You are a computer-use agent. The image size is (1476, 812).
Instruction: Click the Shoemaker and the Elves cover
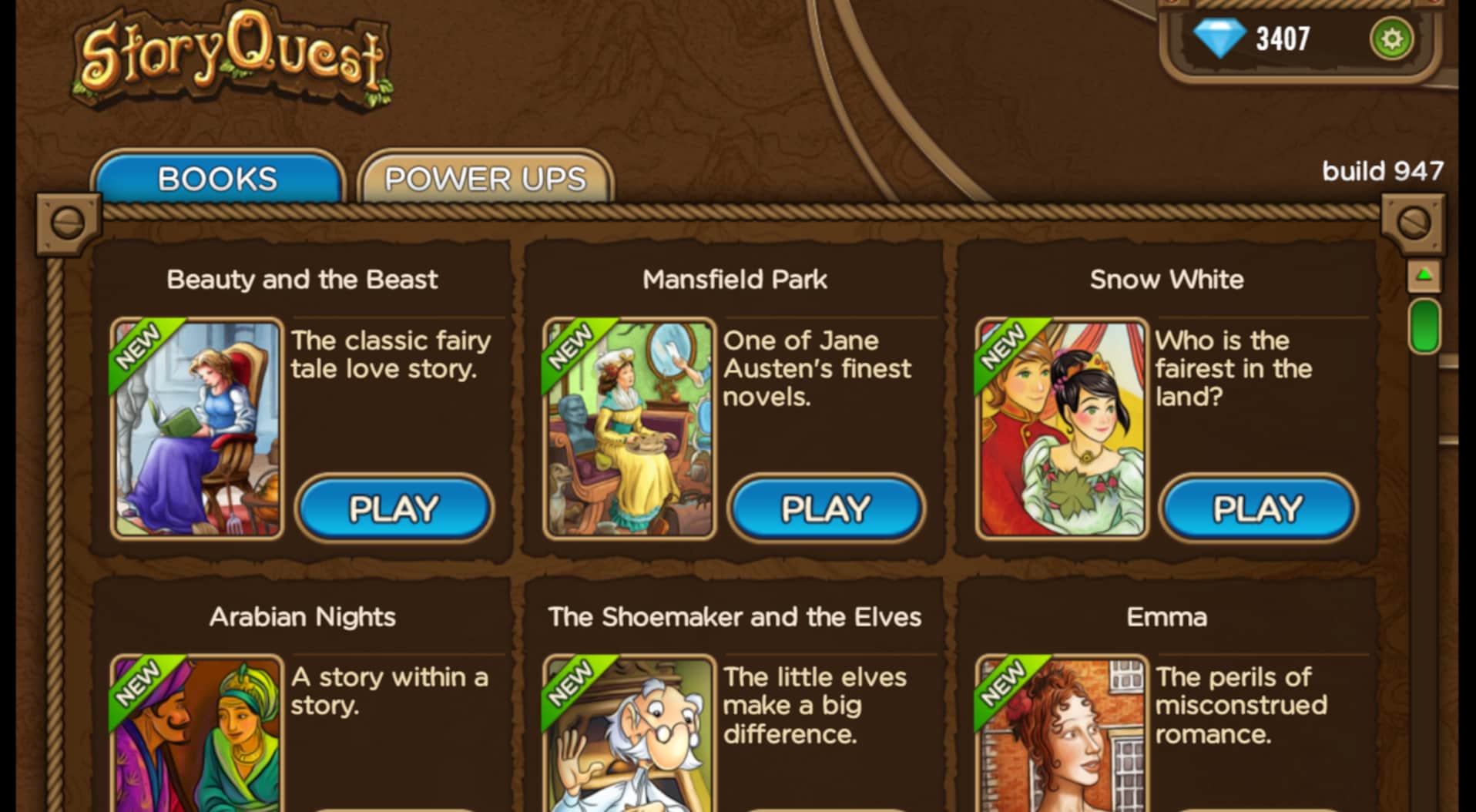(629, 740)
